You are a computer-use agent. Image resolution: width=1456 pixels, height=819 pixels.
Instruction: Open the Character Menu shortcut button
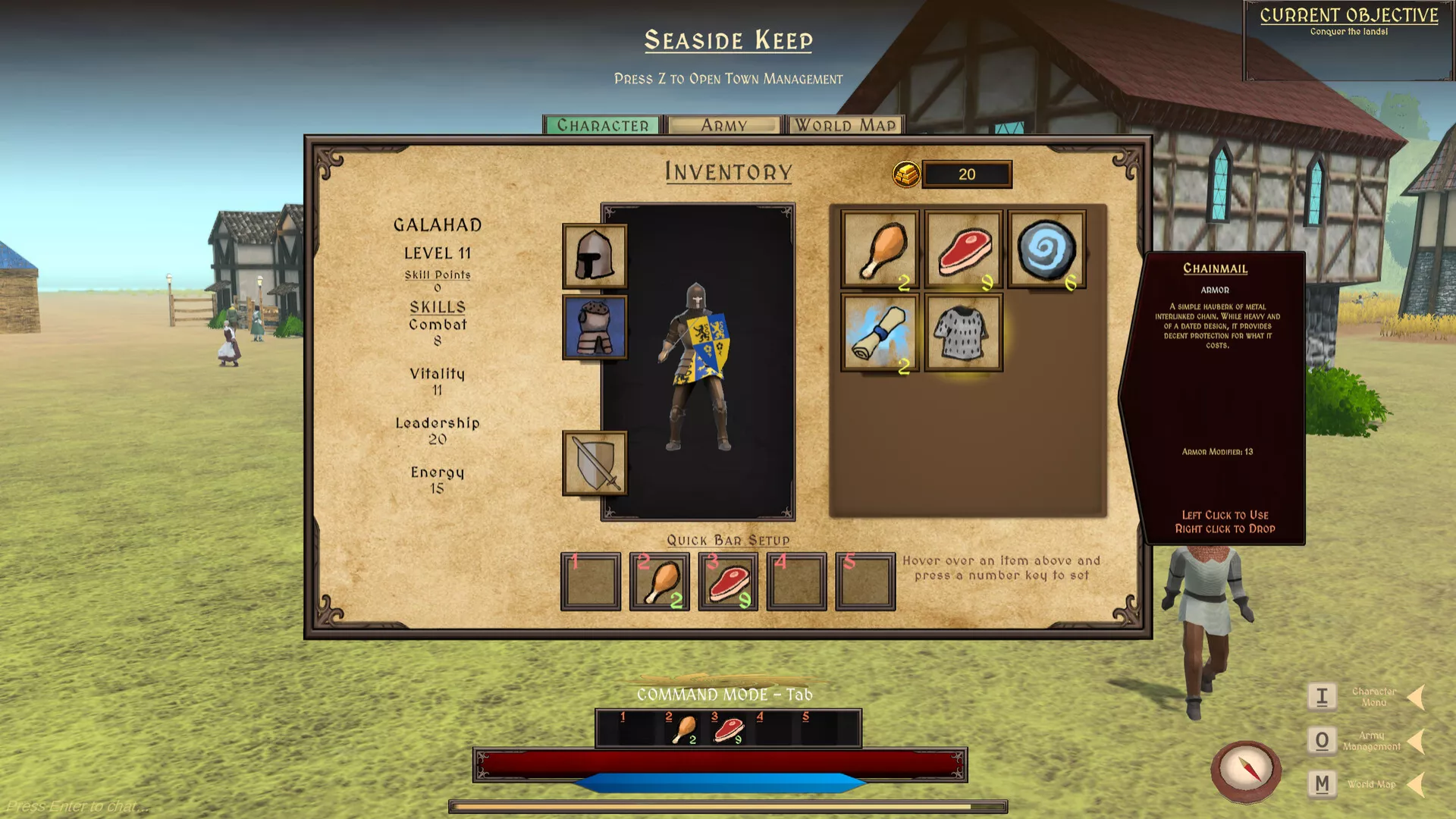(x=1322, y=696)
